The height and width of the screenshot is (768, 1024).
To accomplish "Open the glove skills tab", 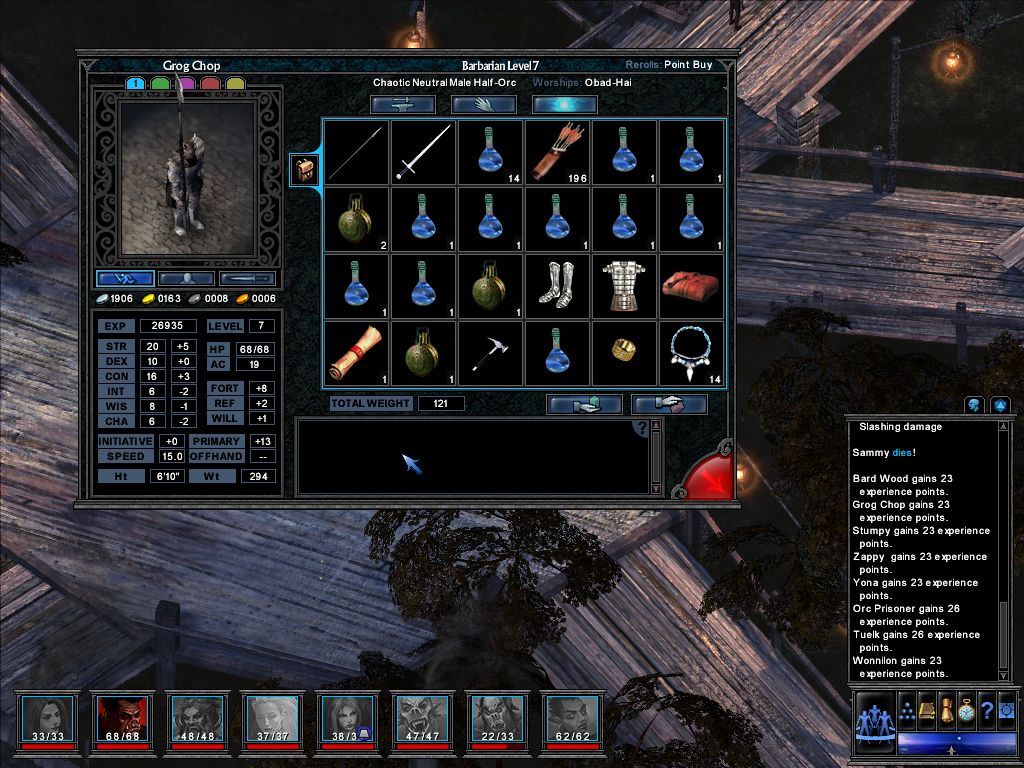I will (x=484, y=104).
